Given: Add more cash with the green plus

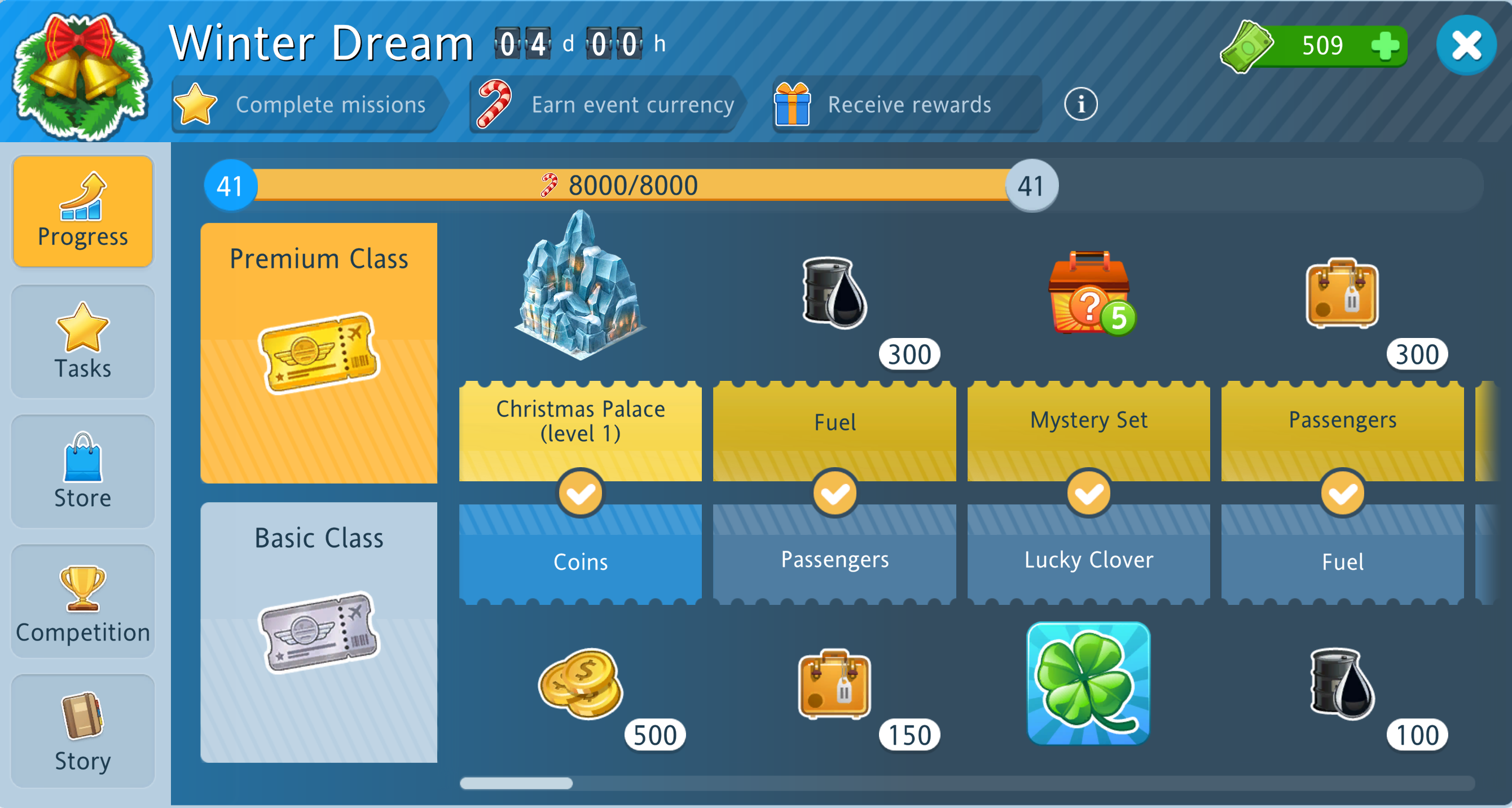Looking at the screenshot, I should click(1385, 45).
